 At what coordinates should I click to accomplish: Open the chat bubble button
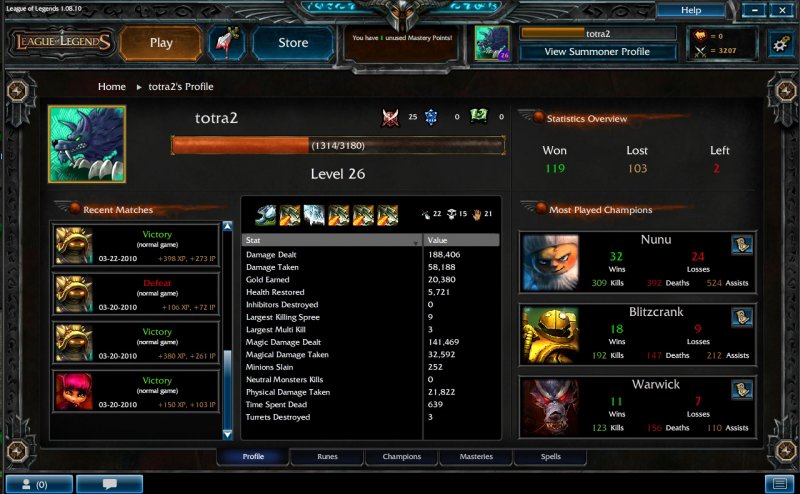click(109, 484)
